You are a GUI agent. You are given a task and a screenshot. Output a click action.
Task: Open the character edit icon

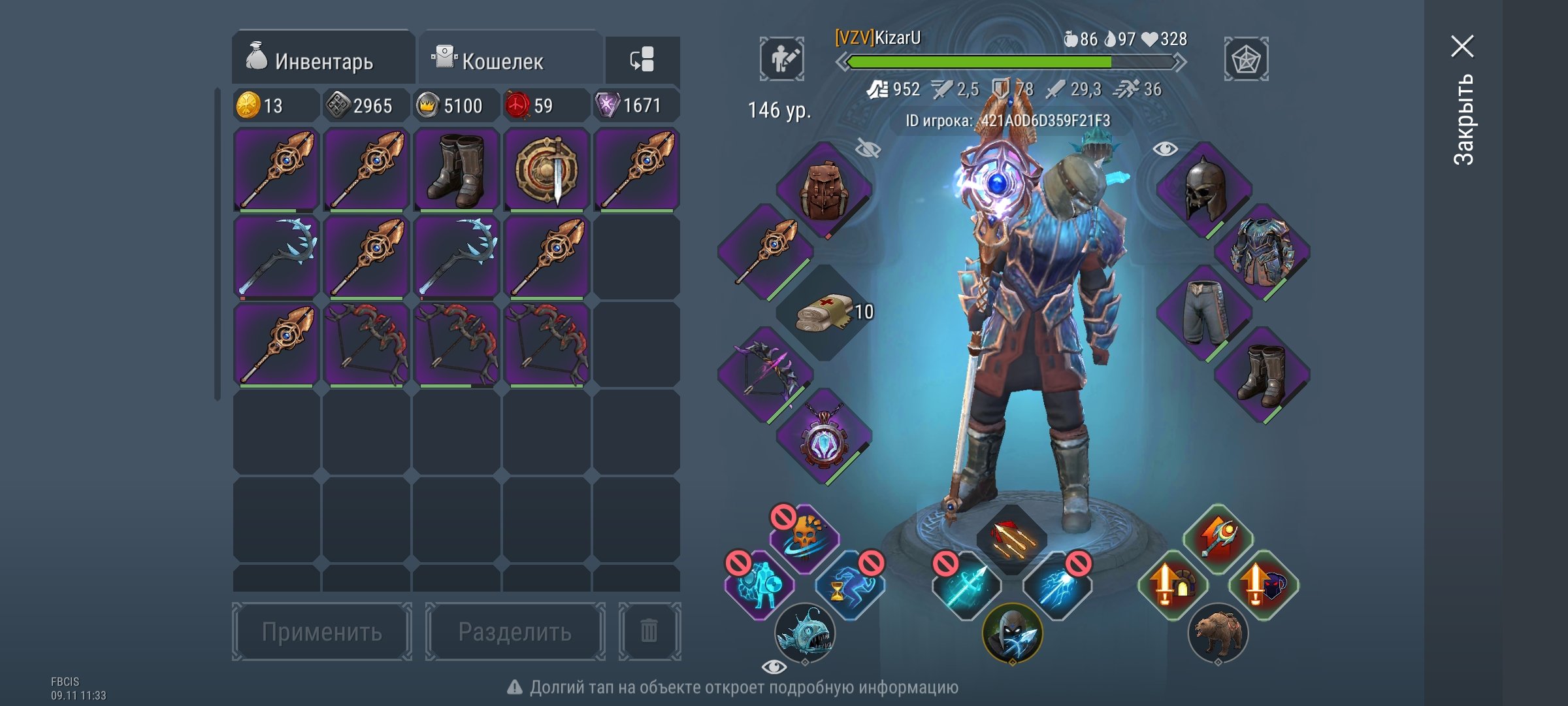[782, 59]
